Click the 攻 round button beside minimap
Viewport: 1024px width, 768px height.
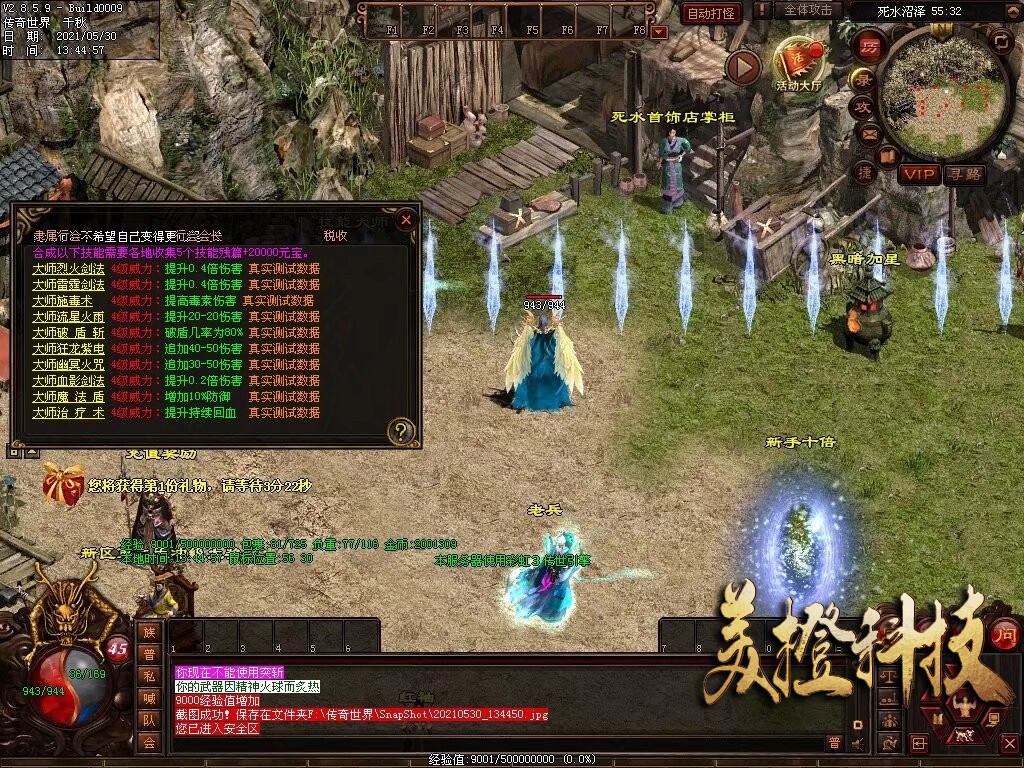click(x=862, y=106)
